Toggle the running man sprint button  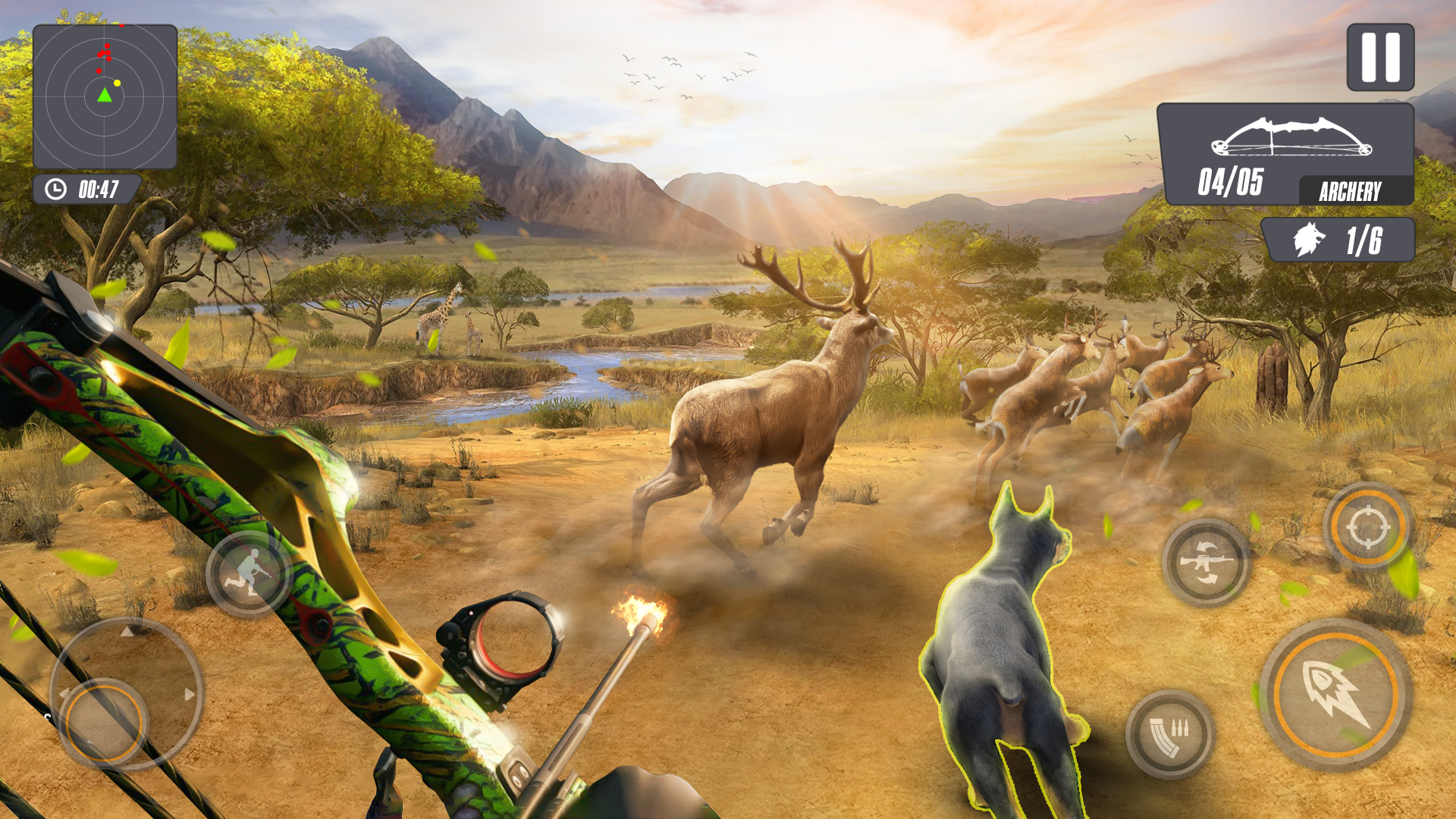[x=249, y=573]
